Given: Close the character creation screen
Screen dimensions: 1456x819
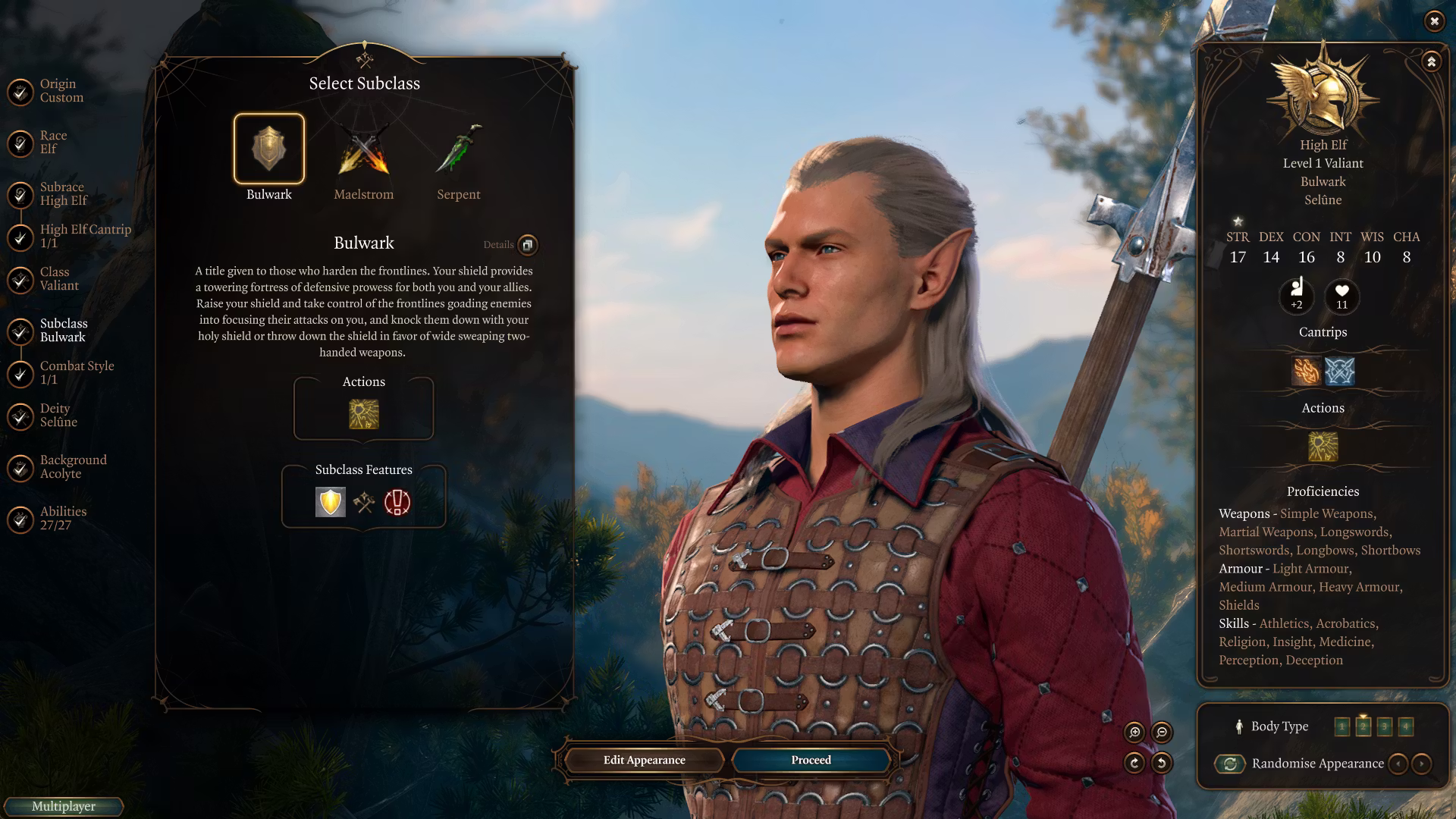Looking at the screenshot, I should point(1434,21).
